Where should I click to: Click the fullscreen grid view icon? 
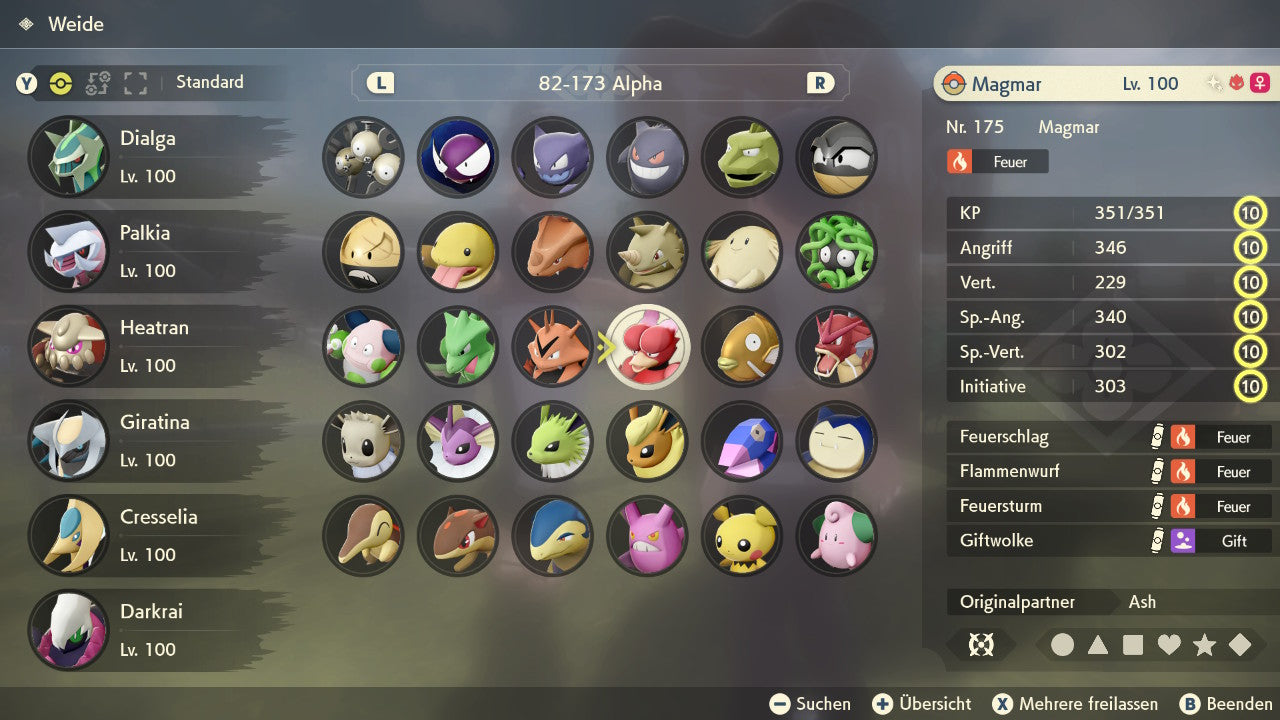135,84
